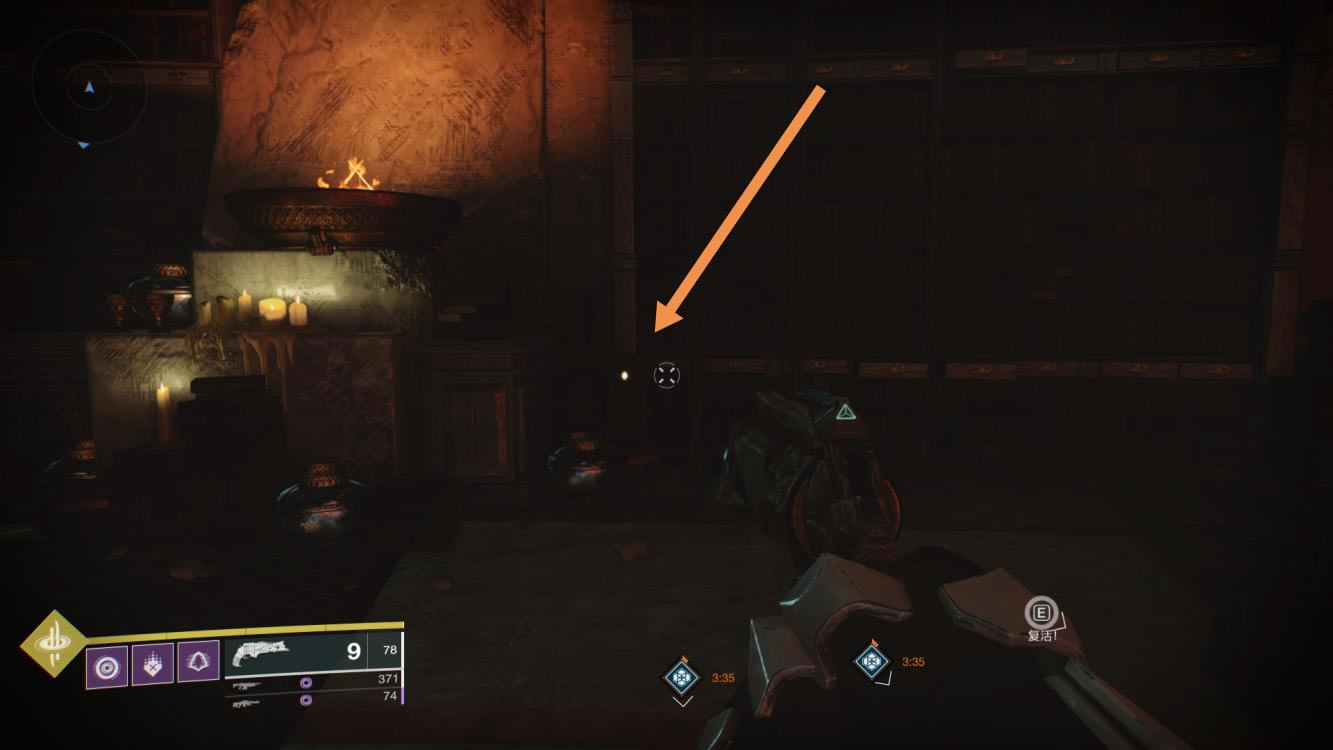The height and width of the screenshot is (750, 1333).
Task: Trigger the hood-shaped class ability icon
Action: pyautogui.click(x=198, y=662)
